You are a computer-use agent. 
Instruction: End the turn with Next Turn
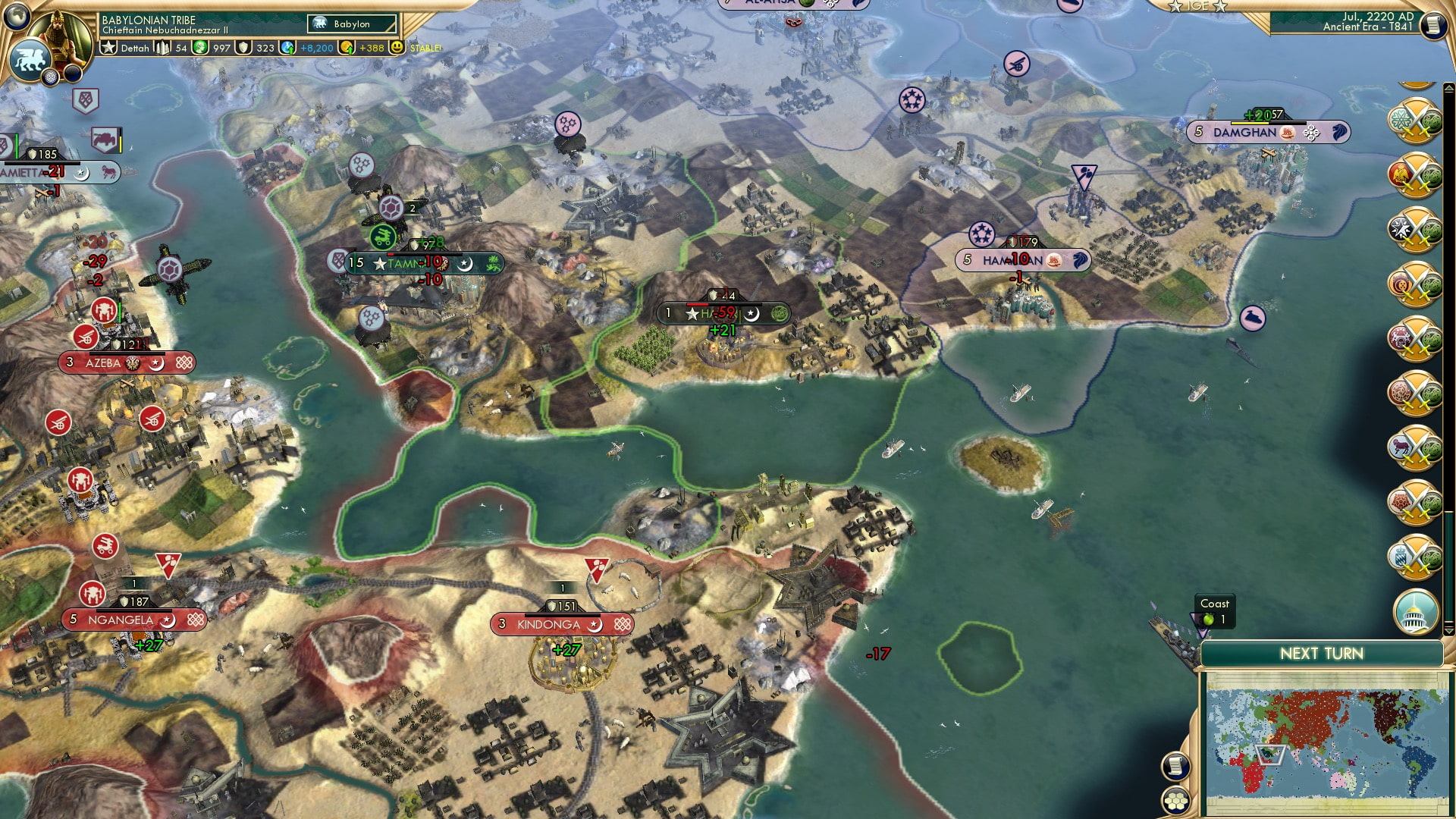click(x=1321, y=654)
